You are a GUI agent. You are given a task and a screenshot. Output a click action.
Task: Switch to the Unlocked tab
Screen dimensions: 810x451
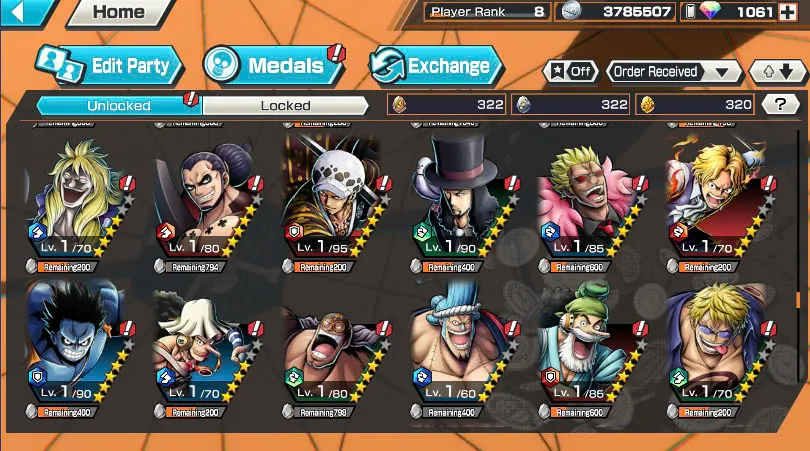pyautogui.click(x=118, y=105)
